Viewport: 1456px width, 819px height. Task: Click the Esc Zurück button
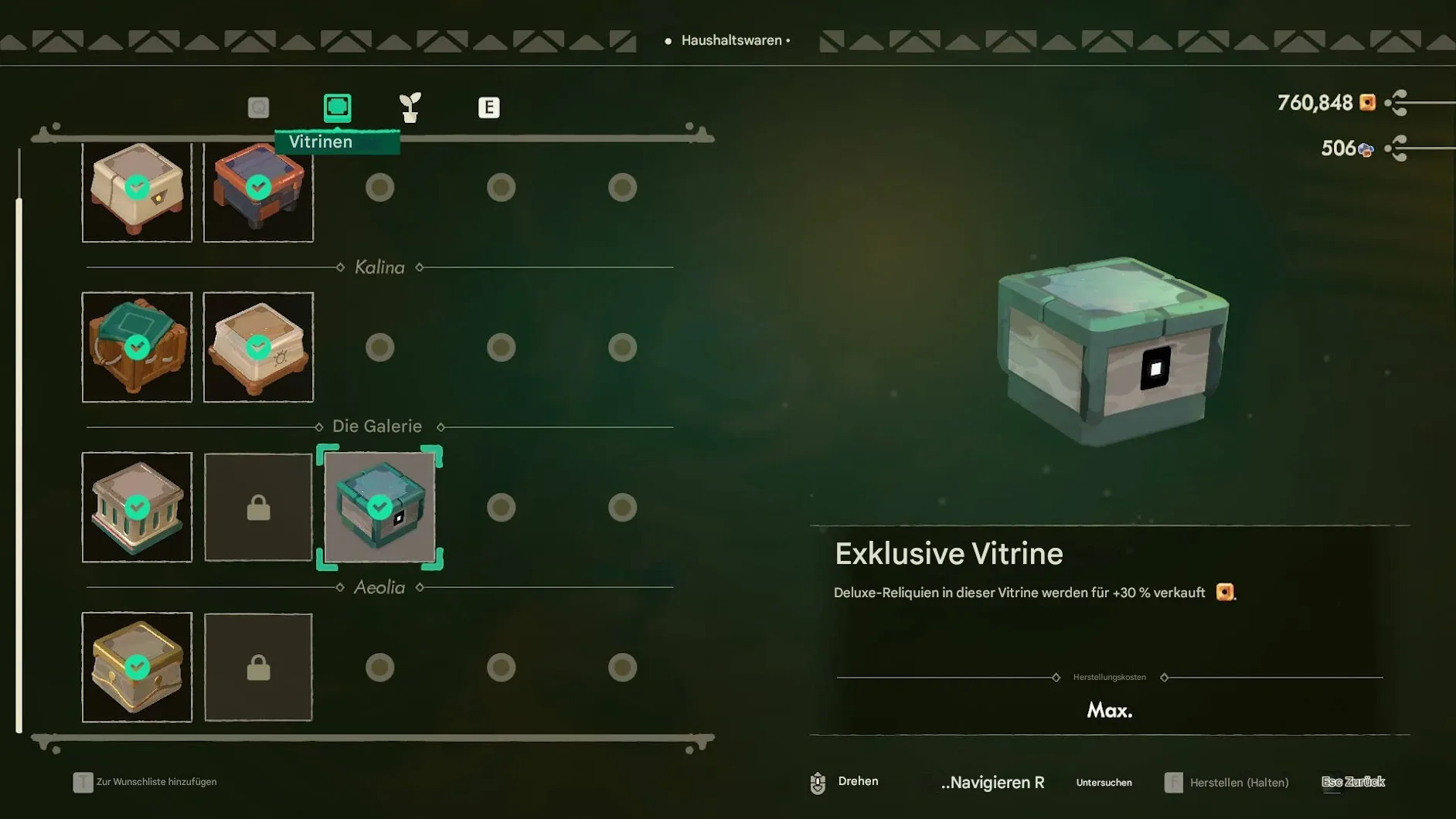(1353, 782)
